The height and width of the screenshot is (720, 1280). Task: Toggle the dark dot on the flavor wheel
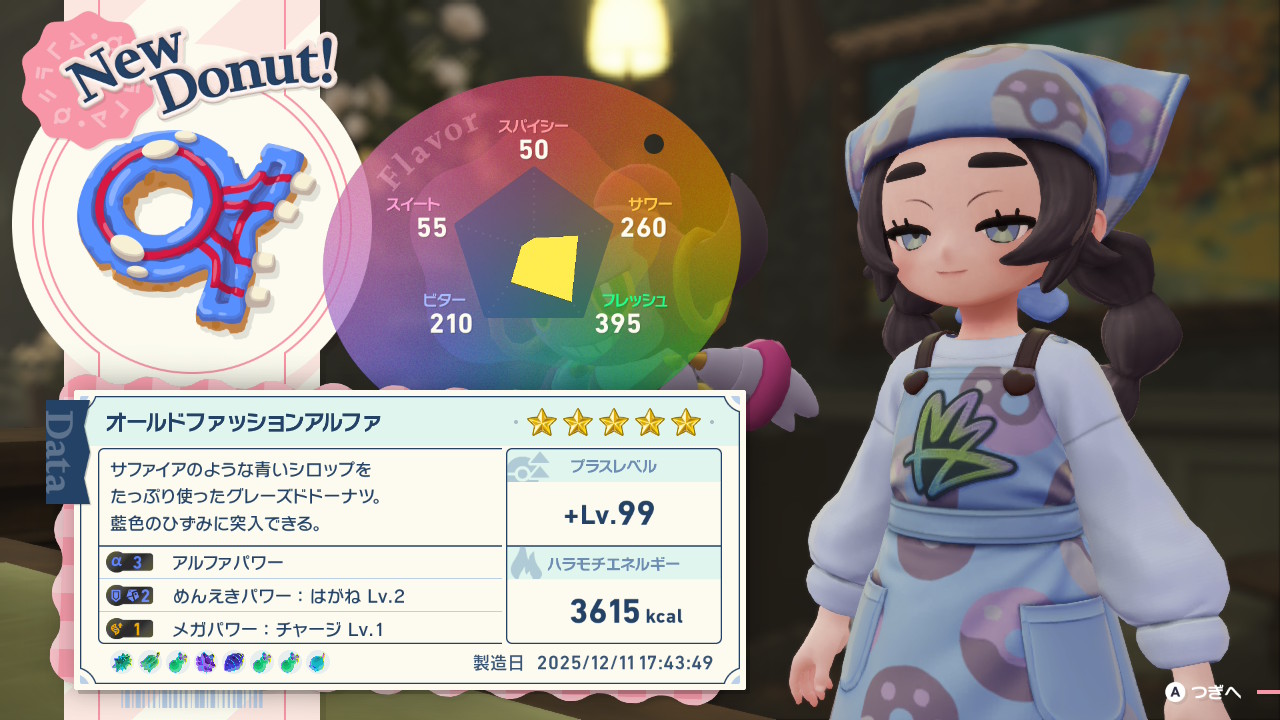[x=655, y=142]
